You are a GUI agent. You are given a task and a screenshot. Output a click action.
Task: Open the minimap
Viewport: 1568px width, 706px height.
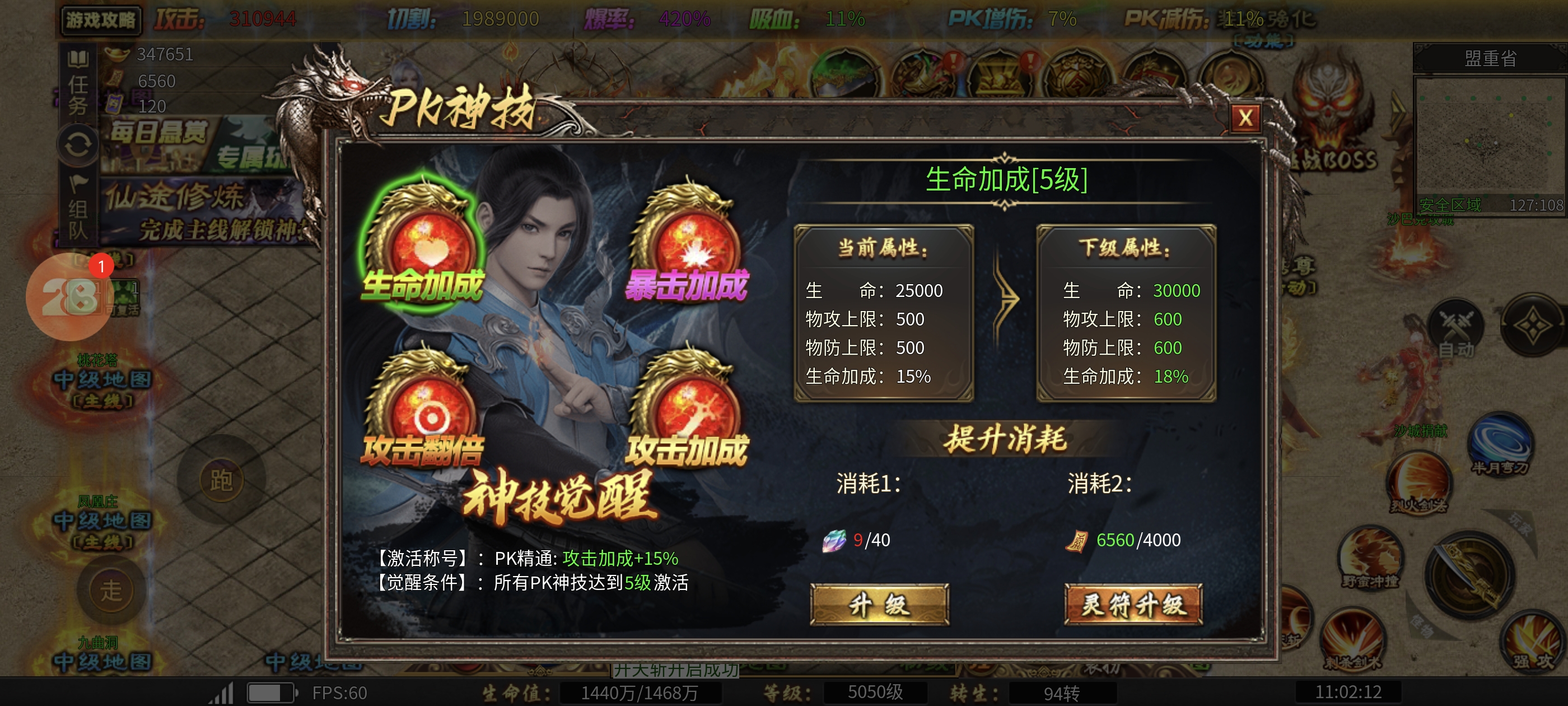pos(1489,140)
